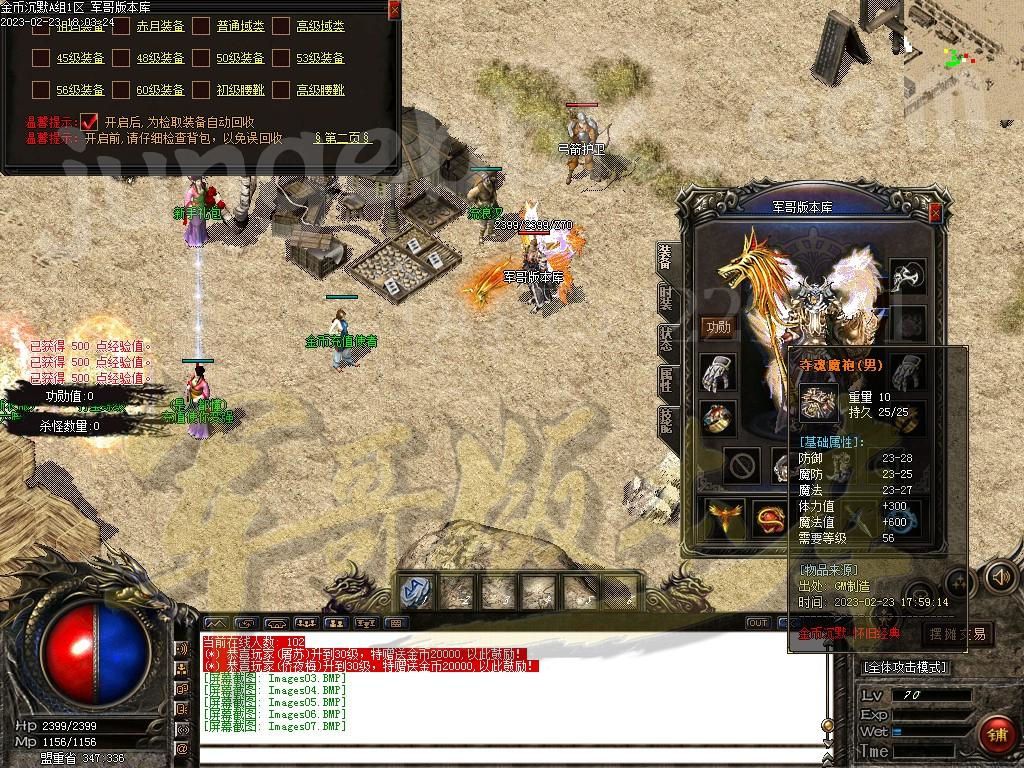Click the 功勋 button
1024x768 pixels.
tap(718, 327)
